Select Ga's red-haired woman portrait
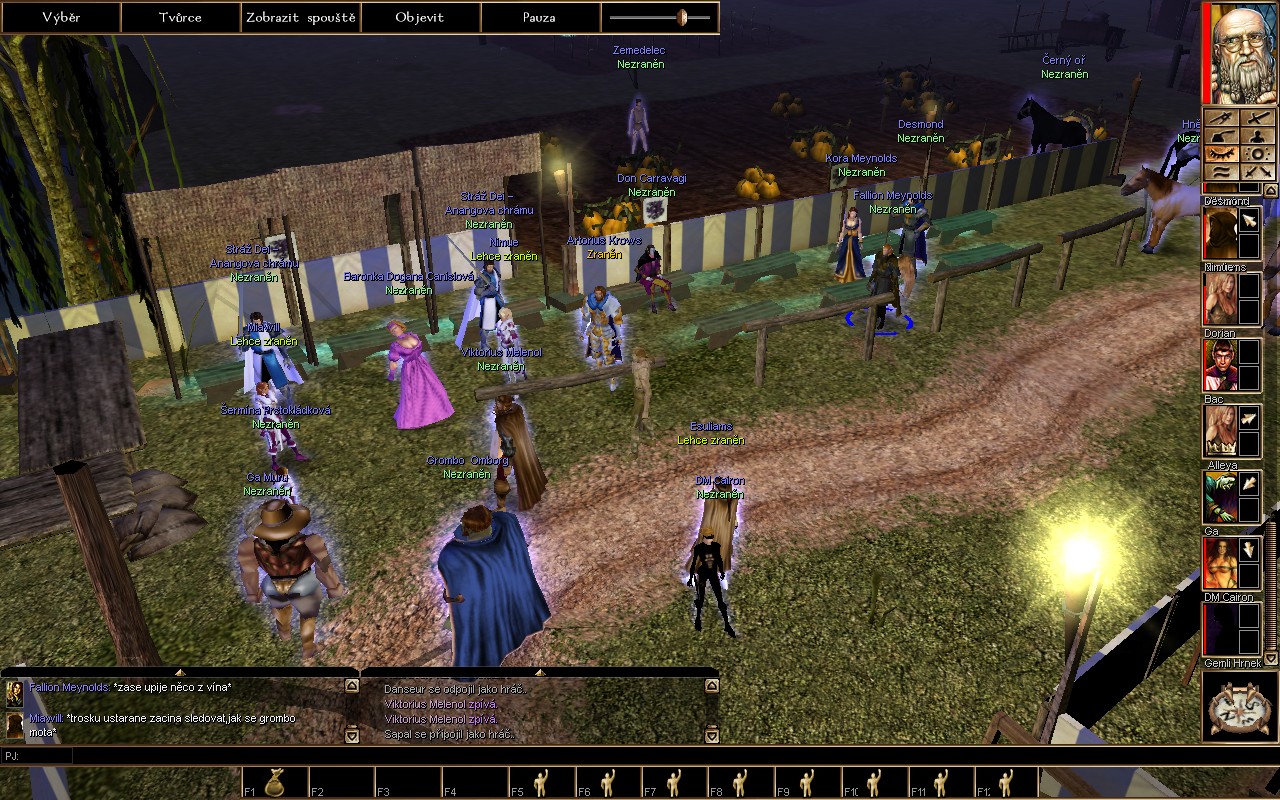1280x800 pixels. pos(1219,563)
